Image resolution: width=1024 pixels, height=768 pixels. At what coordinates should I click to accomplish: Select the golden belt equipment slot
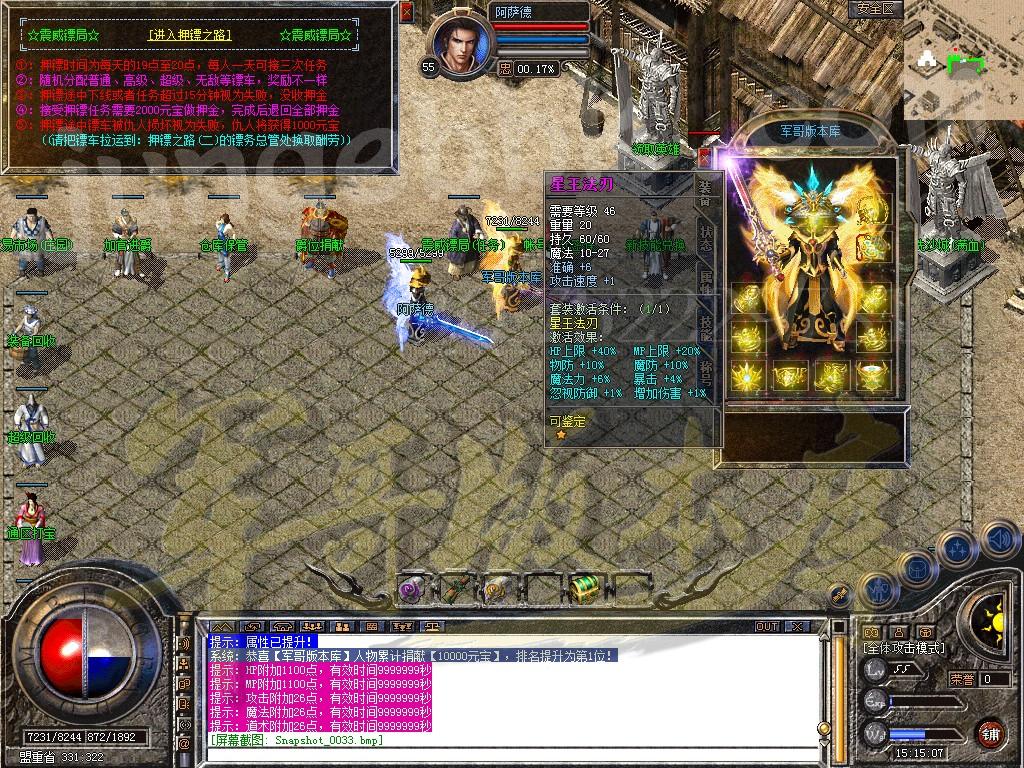(789, 376)
